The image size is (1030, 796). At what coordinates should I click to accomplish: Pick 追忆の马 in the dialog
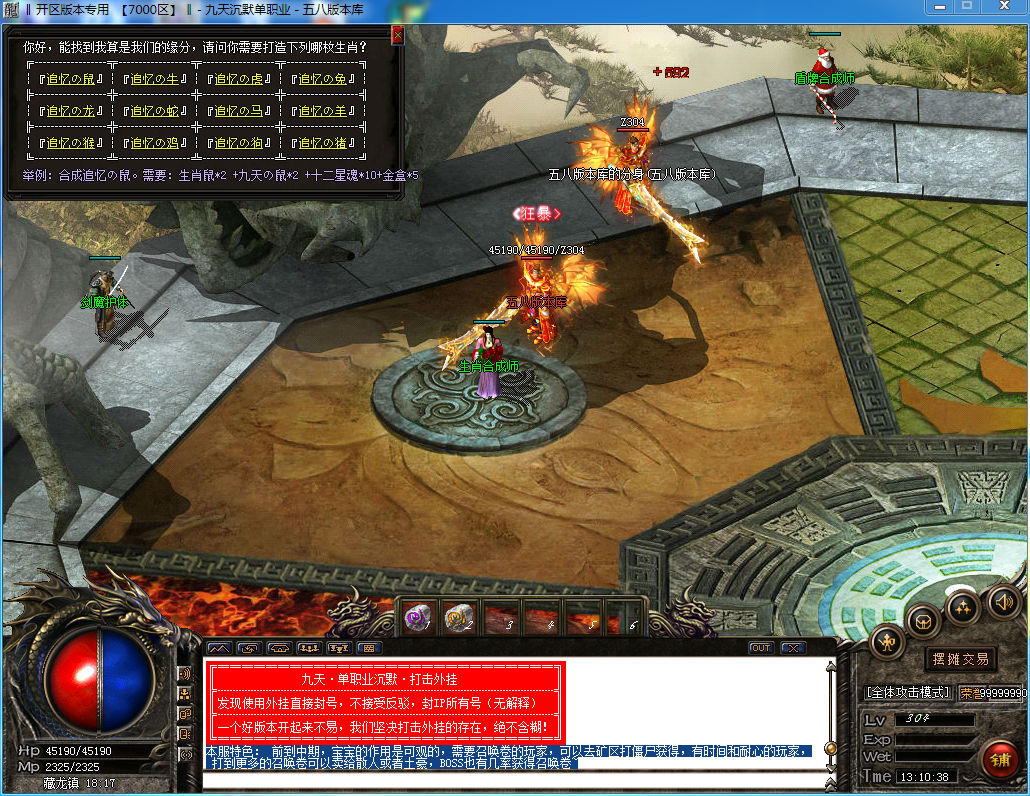[x=238, y=111]
